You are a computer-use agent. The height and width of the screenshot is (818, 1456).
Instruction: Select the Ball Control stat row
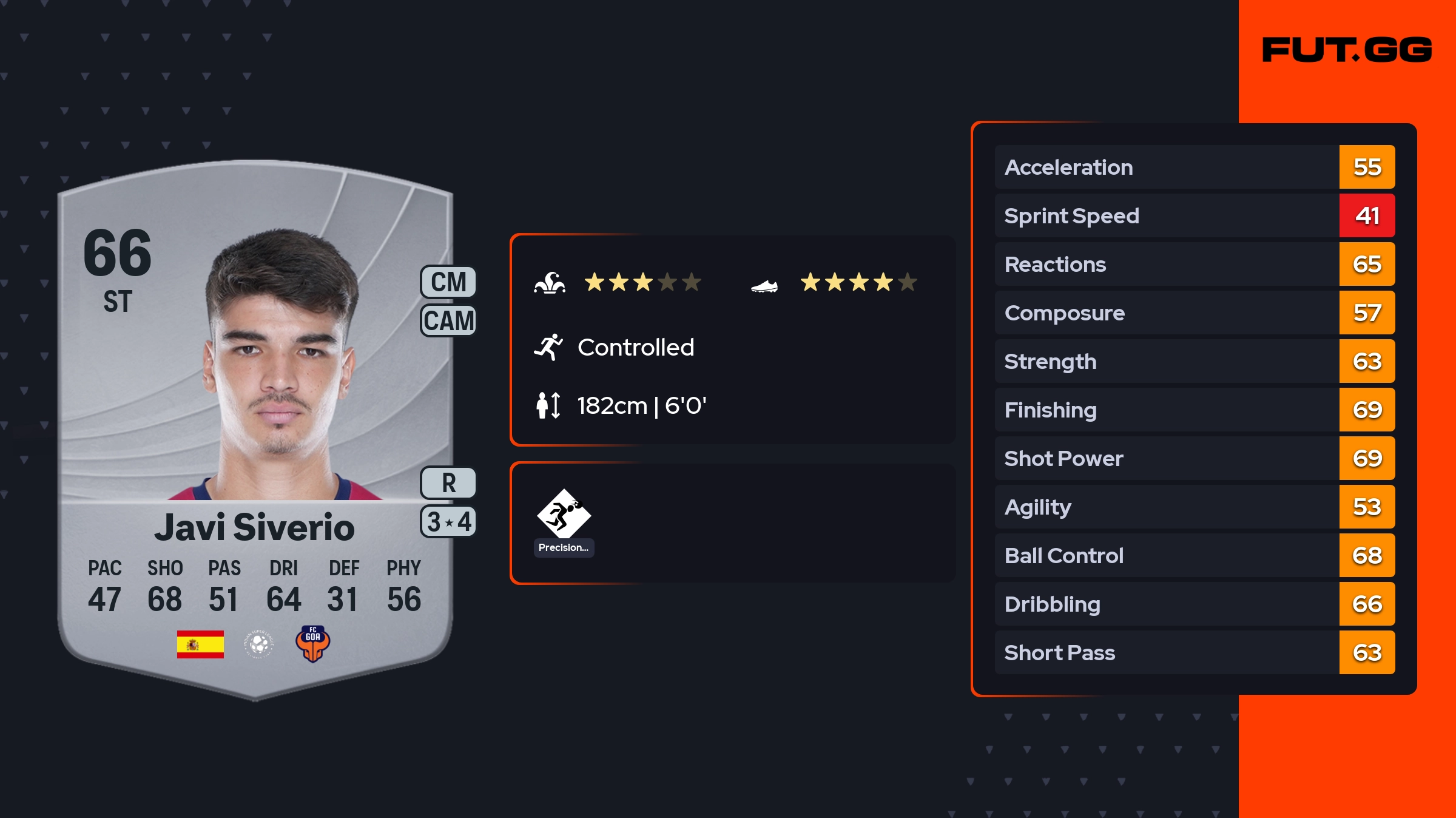[x=1194, y=555]
